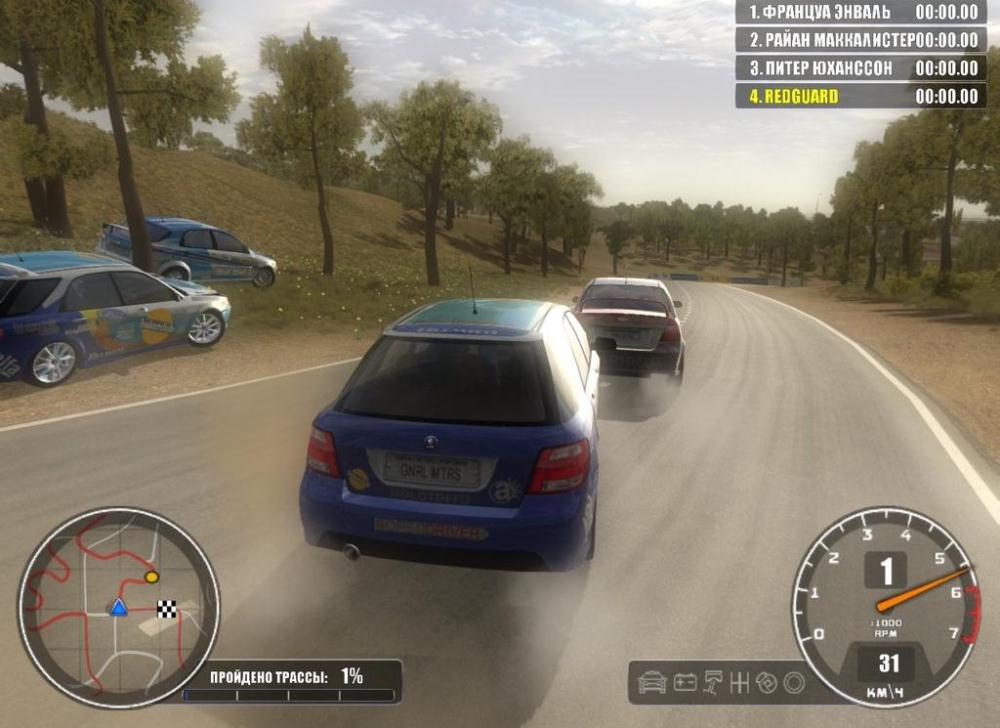
Task: Choose the gearbox damage icon
Action: click(741, 682)
